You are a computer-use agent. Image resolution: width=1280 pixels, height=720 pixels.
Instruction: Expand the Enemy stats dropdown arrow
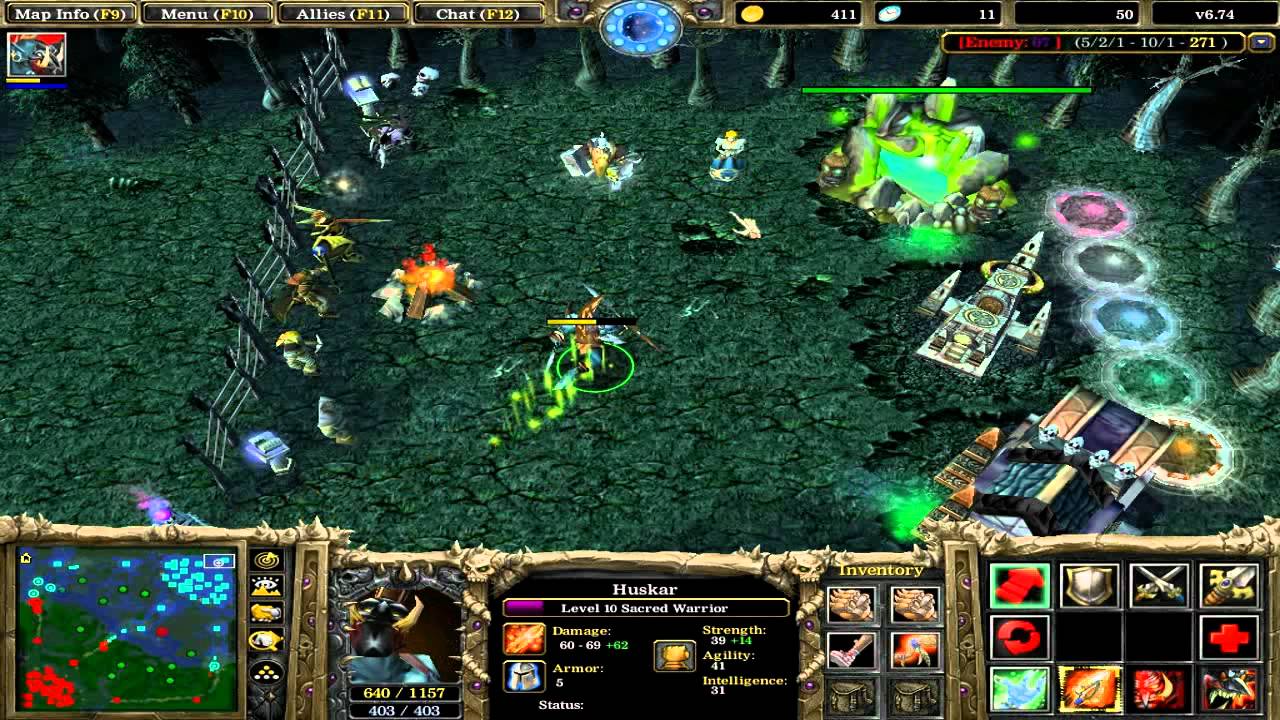(x=1261, y=43)
